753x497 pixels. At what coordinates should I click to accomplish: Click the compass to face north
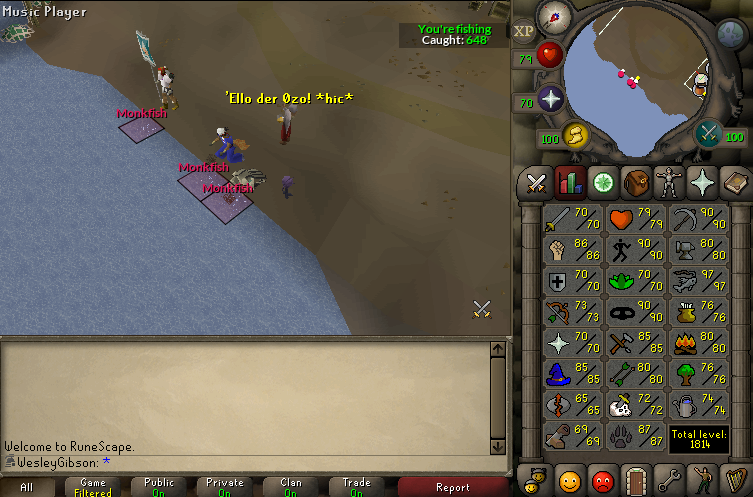pyautogui.click(x=553, y=17)
